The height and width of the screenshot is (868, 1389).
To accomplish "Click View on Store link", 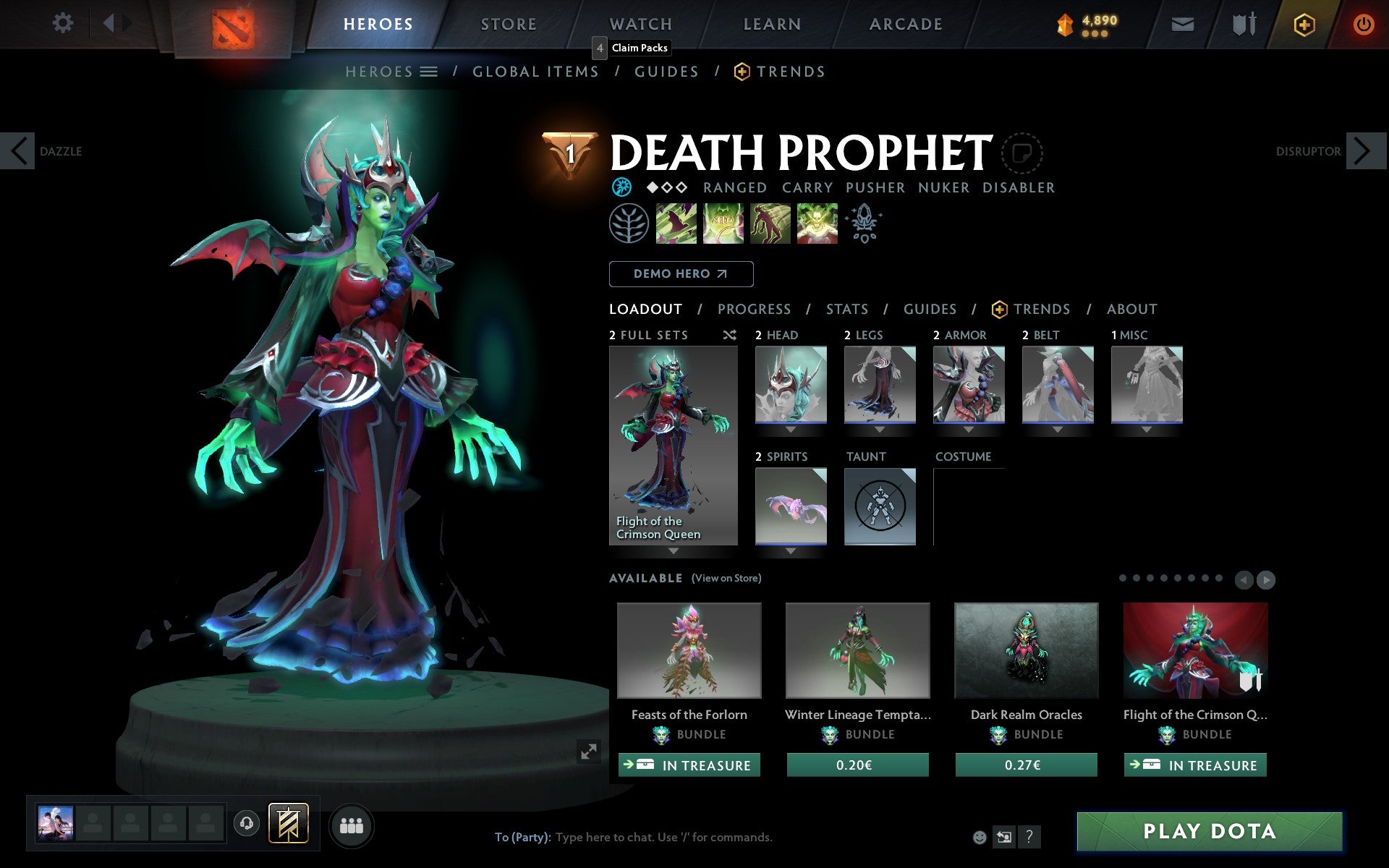I will coord(726,578).
